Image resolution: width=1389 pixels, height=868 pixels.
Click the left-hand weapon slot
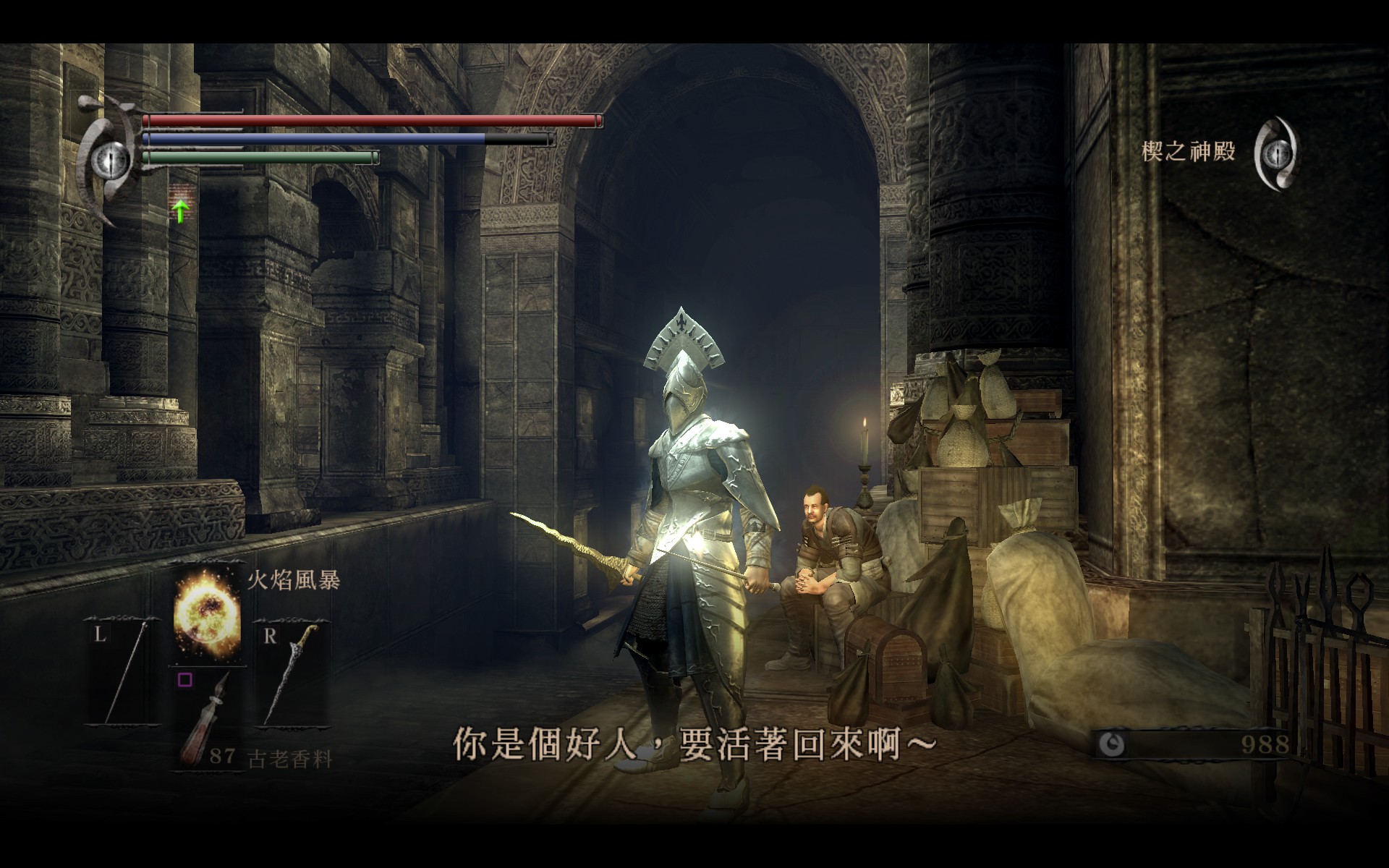124,671
